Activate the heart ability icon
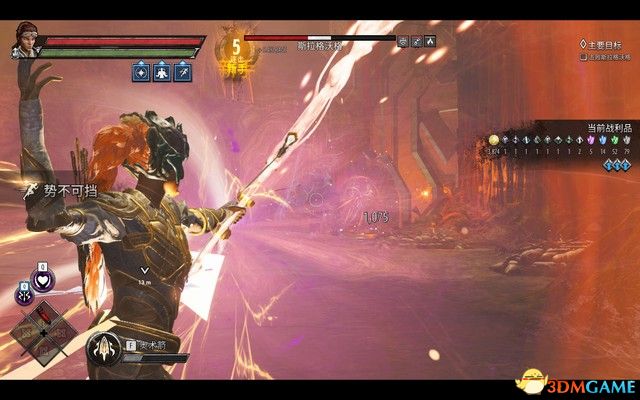 pyautogui.click(x=43, y=281)
